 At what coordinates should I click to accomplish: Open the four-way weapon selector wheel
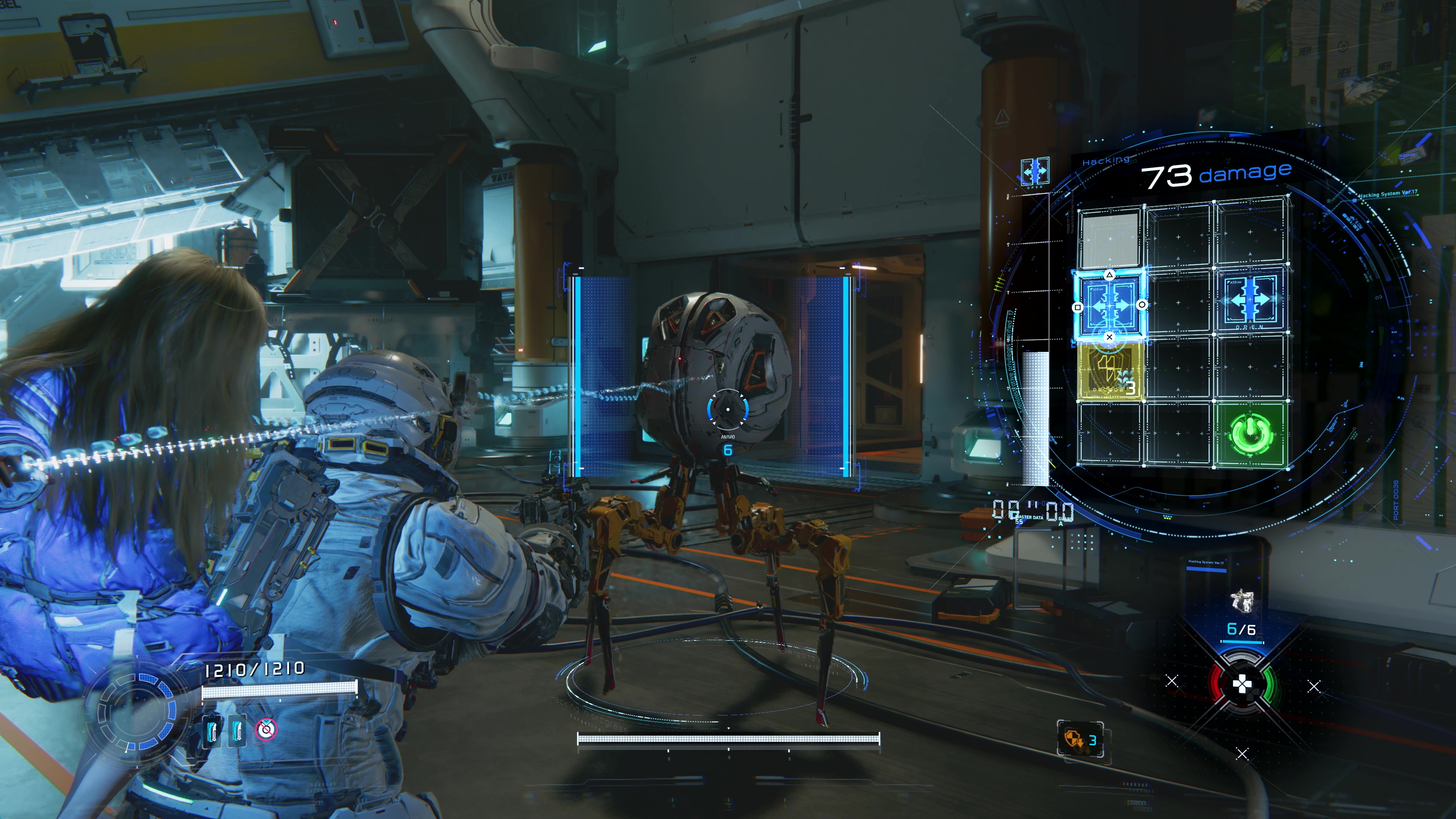1242,685
